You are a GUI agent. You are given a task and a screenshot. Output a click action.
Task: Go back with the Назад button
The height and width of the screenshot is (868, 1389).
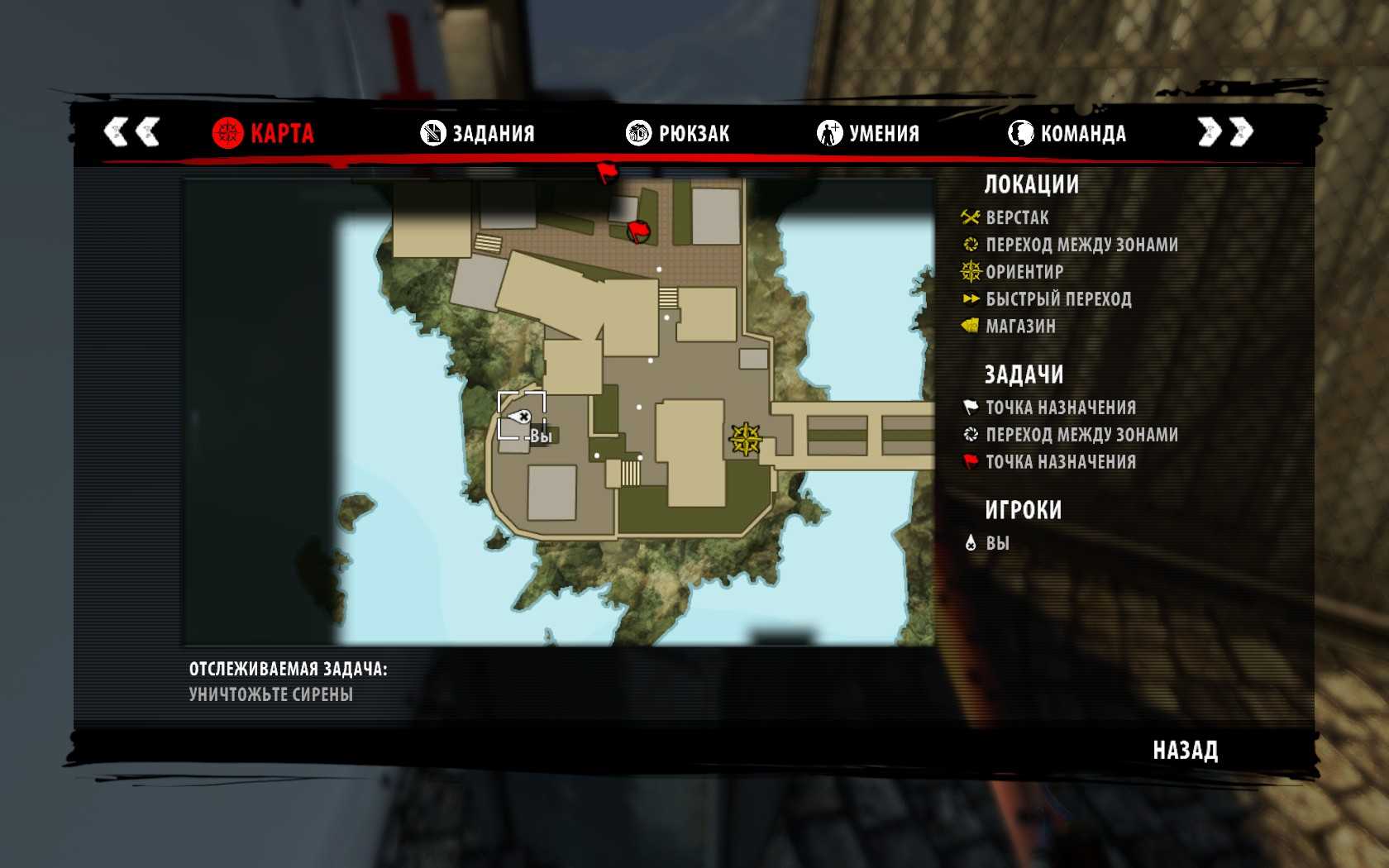tap(1185, 751)
